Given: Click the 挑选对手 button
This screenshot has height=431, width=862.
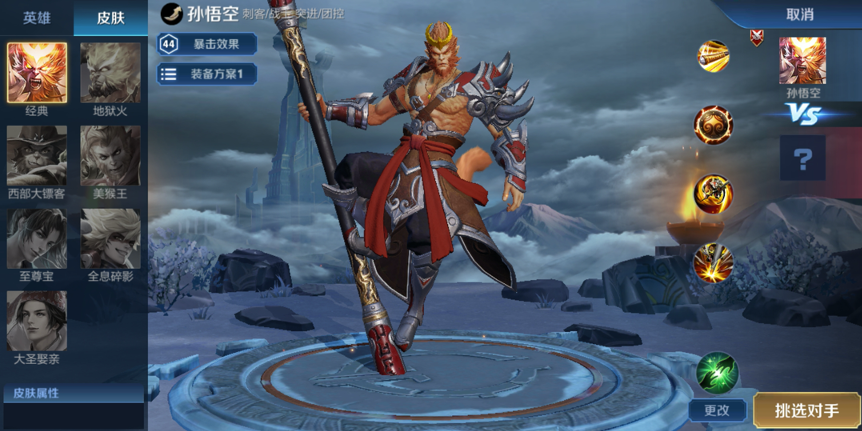Looking at the screenshot, I should pos(806,409).
